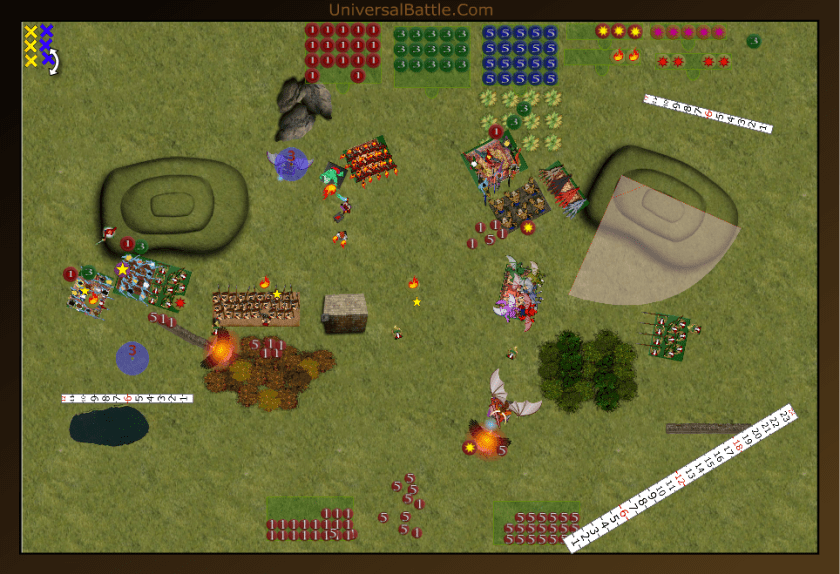Select the horizontal ruler above the dark pond

(x=126, y=398)
